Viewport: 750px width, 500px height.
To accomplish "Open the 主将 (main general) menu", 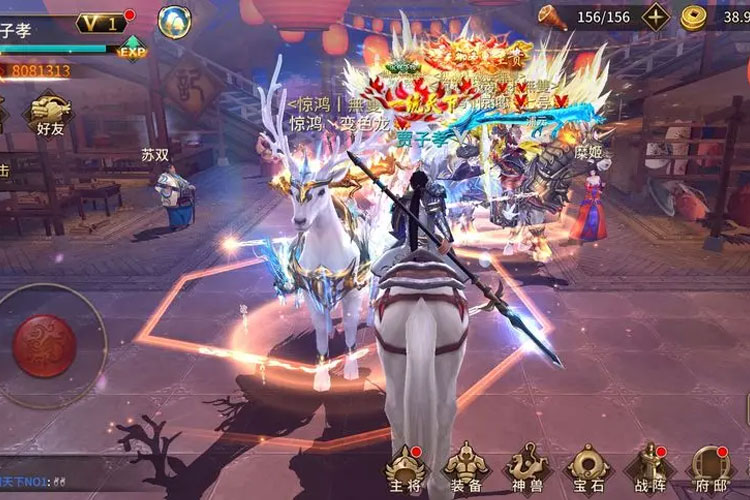I will 407,470.
